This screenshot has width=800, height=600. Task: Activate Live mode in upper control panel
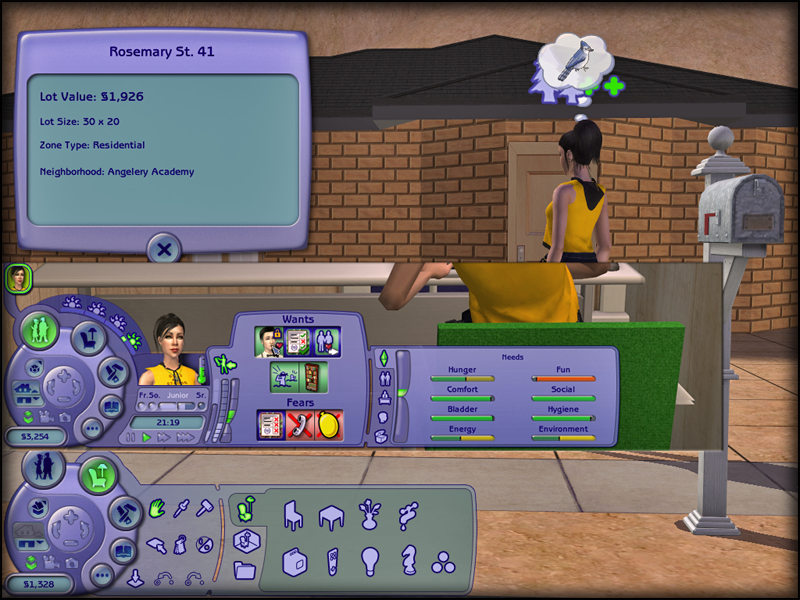pyautogui.click(x=41, y=330)
